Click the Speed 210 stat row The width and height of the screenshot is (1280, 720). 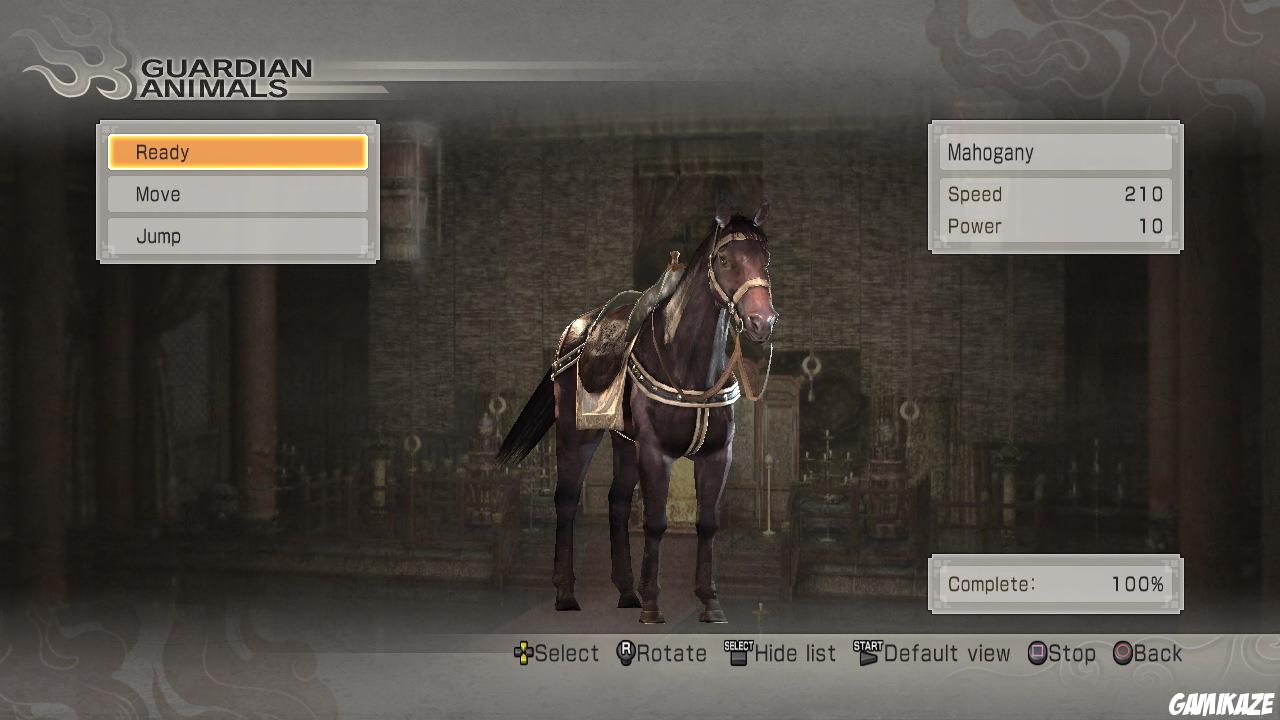(x=1055, y=194)
